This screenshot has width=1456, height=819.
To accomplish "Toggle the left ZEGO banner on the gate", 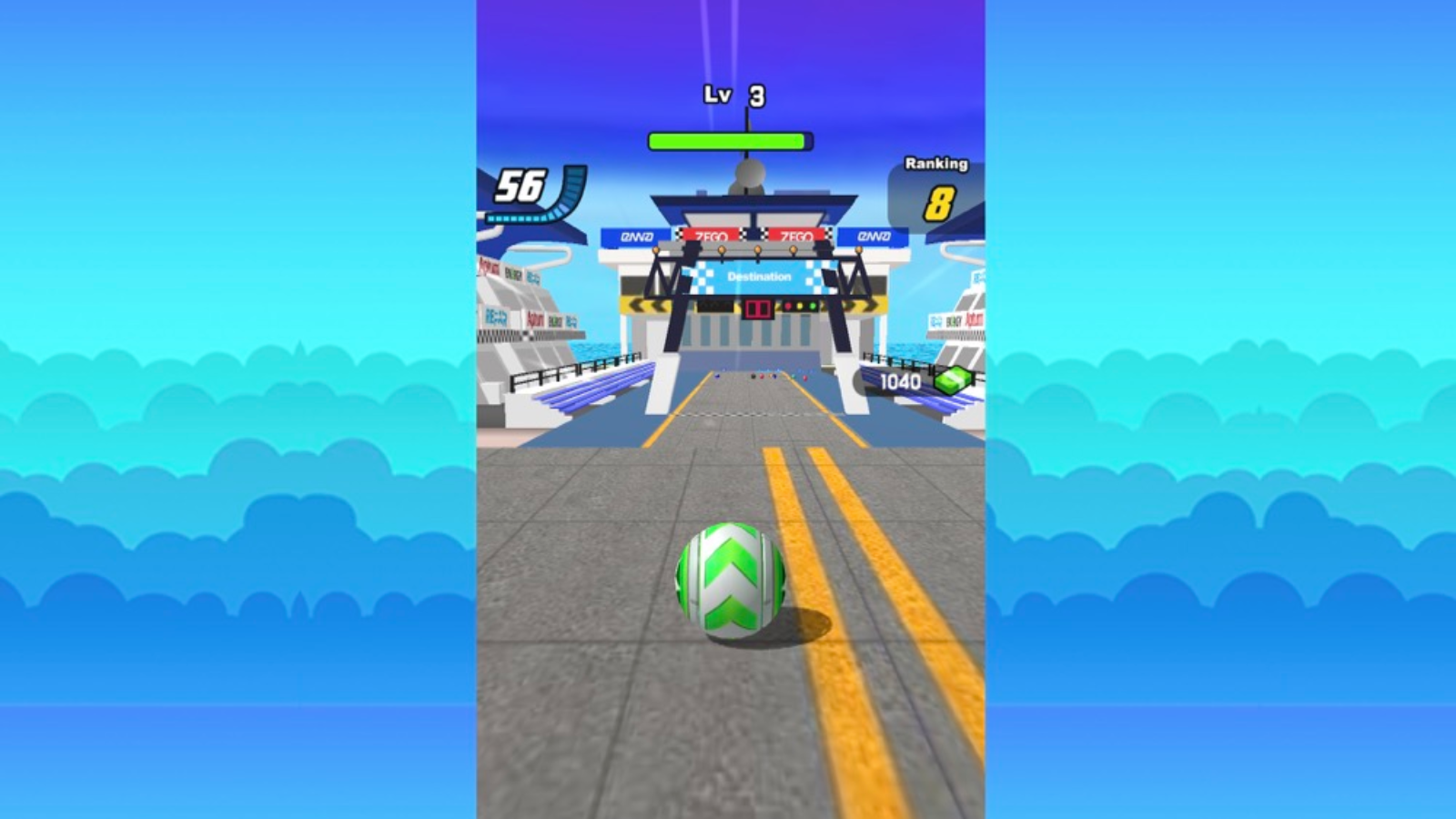I will (x=712, y=235).
